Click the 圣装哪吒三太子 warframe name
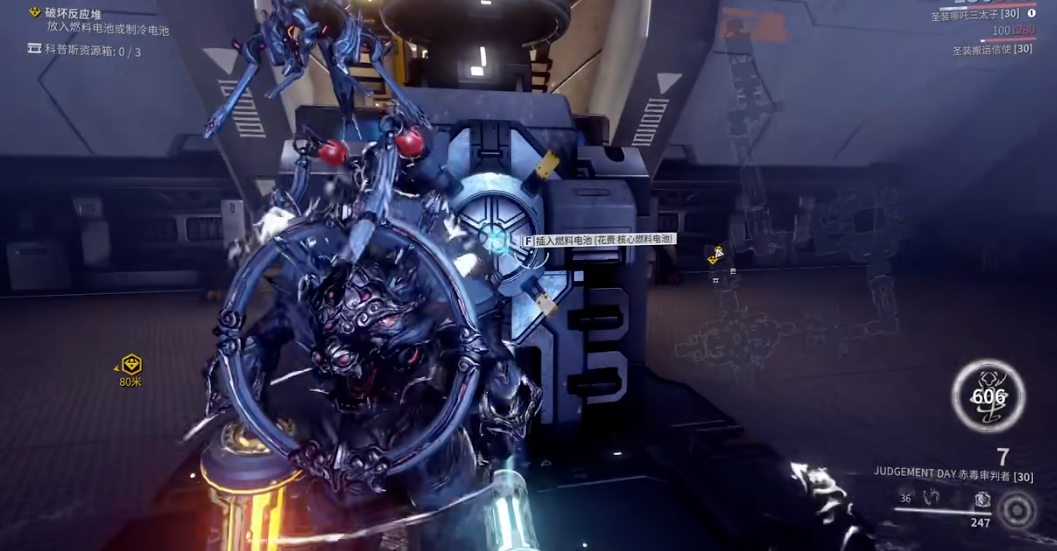This screenshot has width=1057, height=551. 976,14
